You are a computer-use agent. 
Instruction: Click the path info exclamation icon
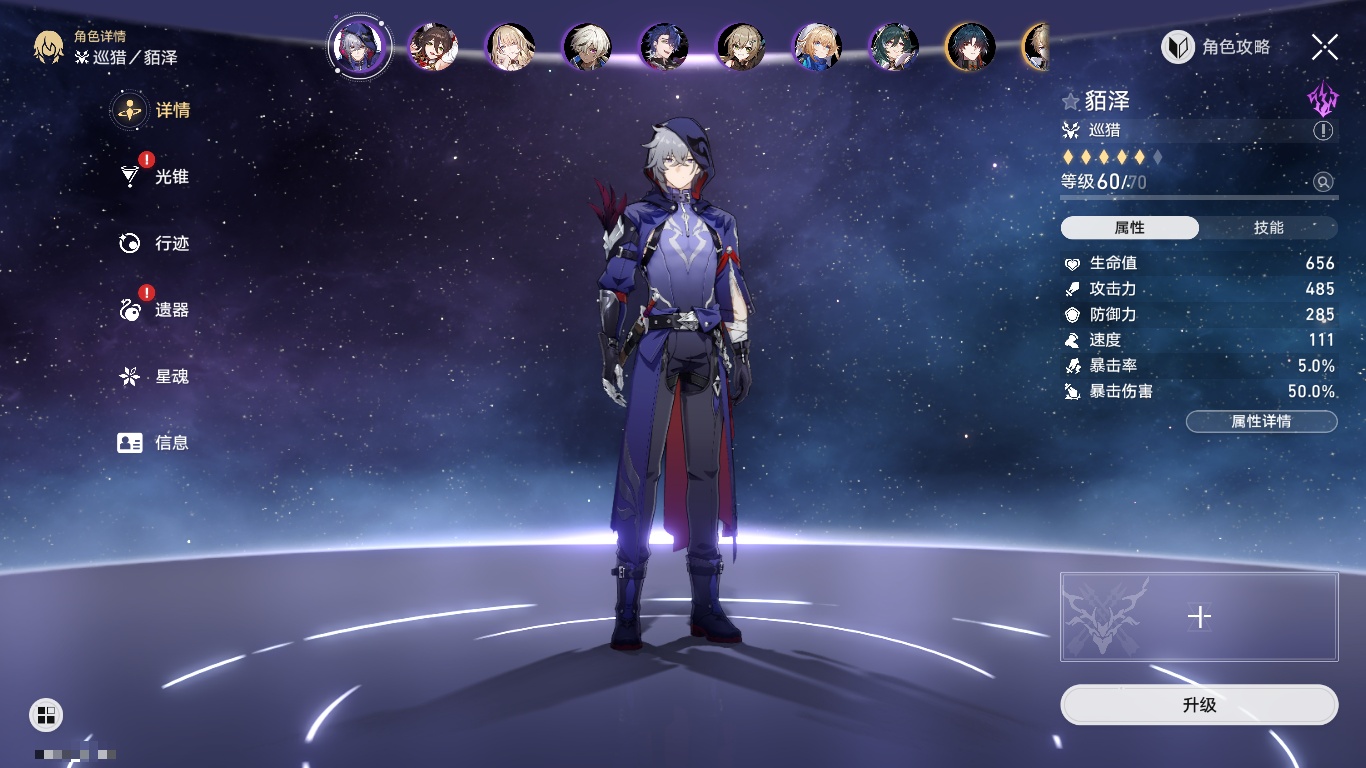click(1323, 131)
